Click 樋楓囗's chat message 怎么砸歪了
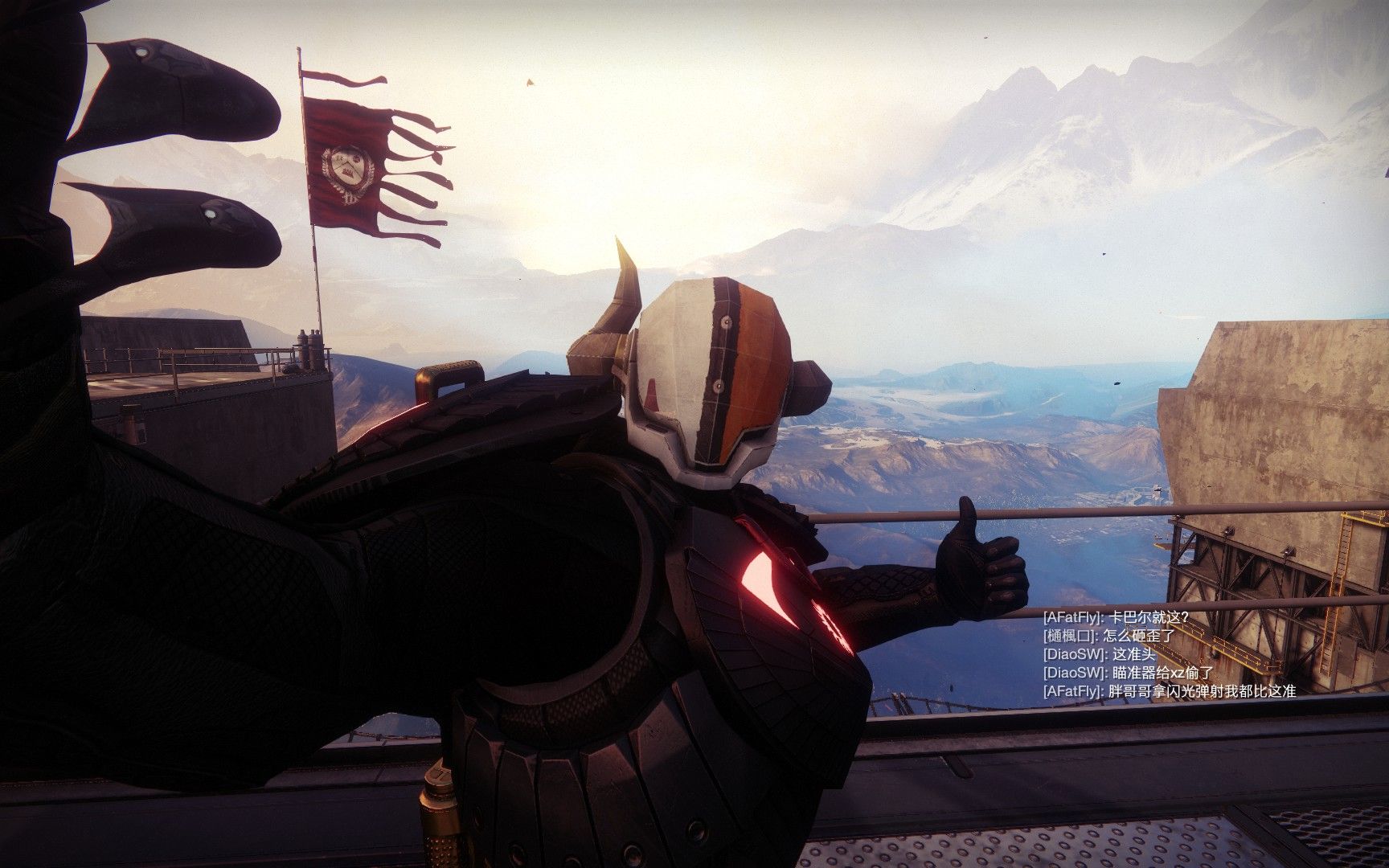The width and height of the screenshot is (1389, 868). 1109,636
